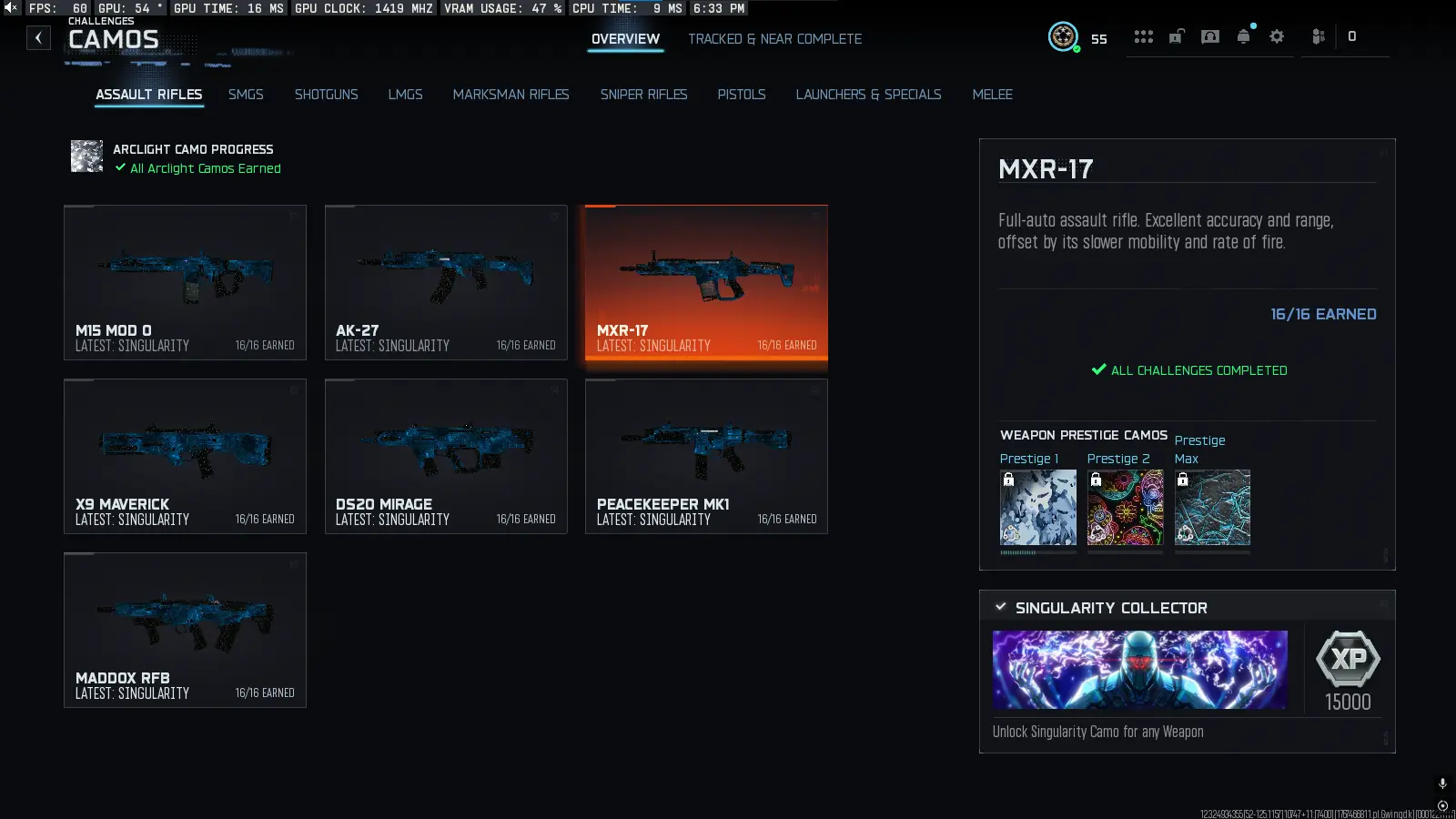The height and width of the screenshot is (819, 1456).
Task: Open the SNIPER RIFLES category
Action: pyautogui.click(x=643, y=94)
